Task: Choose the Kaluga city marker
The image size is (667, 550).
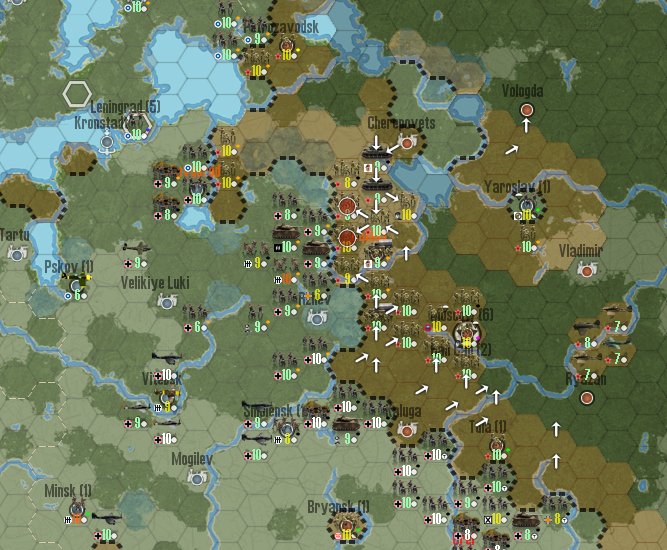Action: tap(407, 430)
